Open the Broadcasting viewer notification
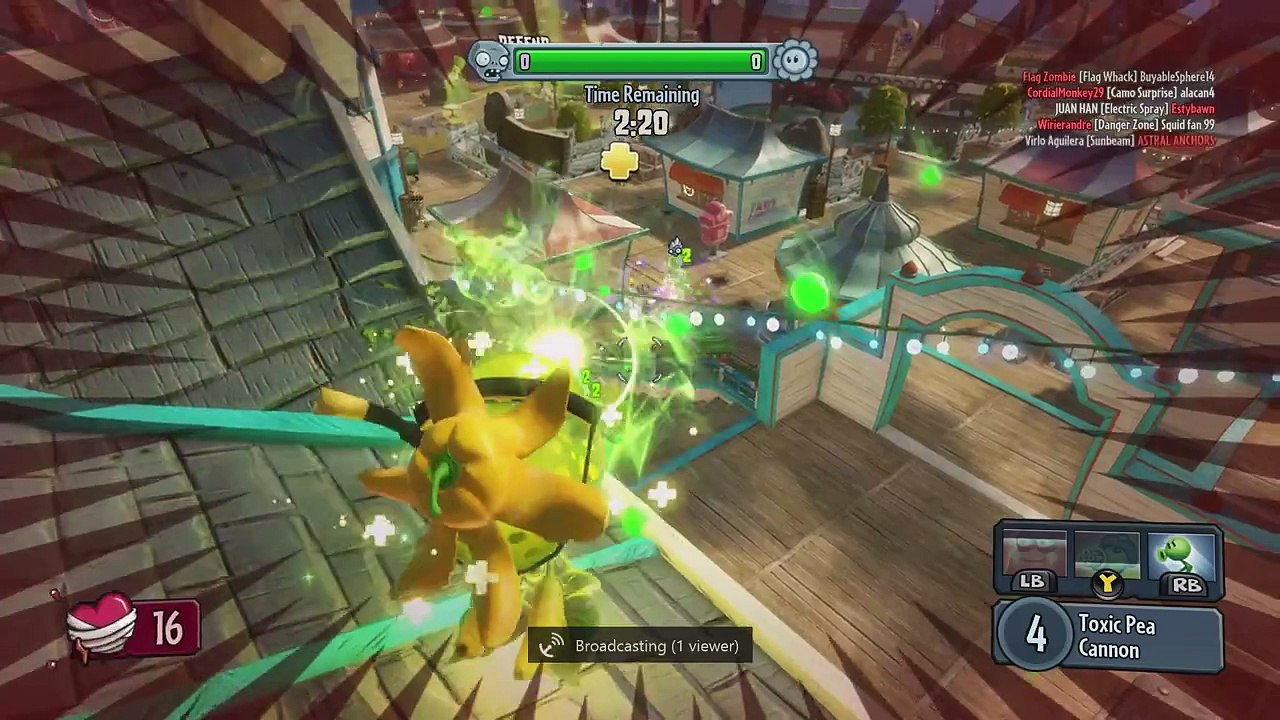The width and height of the screenshot is (1280, 720). (x=640, y=646)
